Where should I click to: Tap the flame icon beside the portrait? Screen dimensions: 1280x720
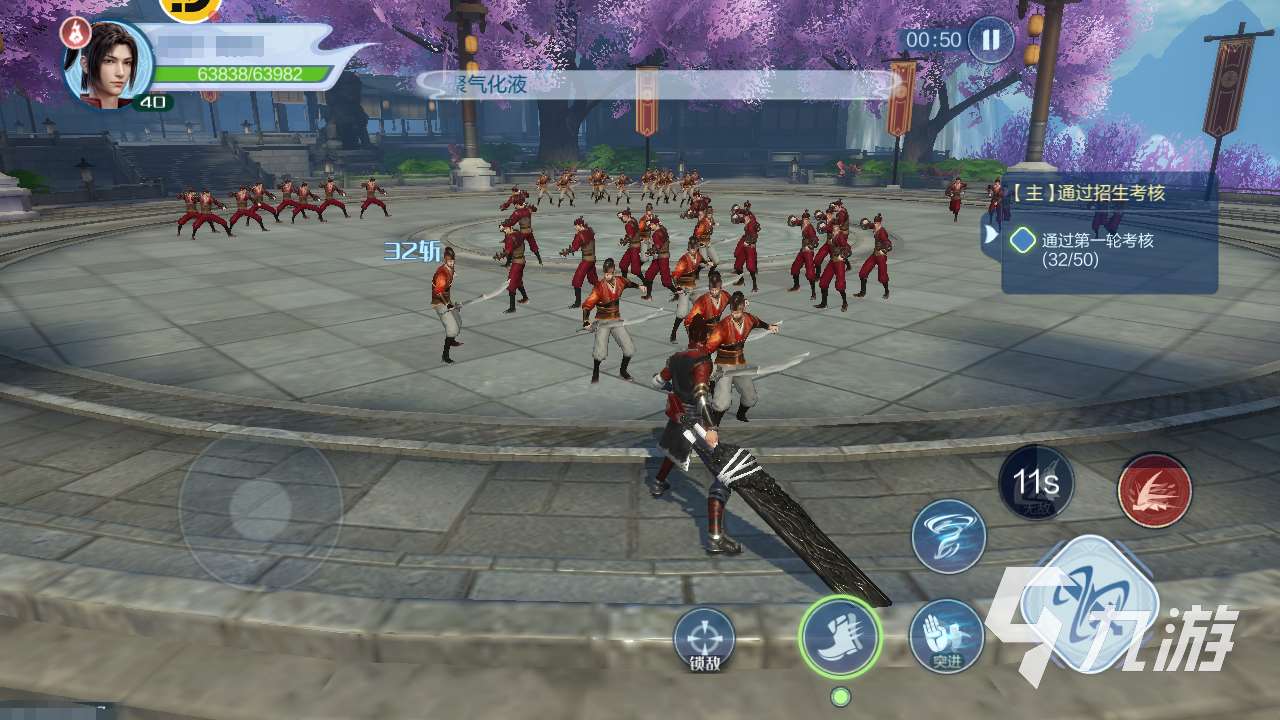pos(73,32)
